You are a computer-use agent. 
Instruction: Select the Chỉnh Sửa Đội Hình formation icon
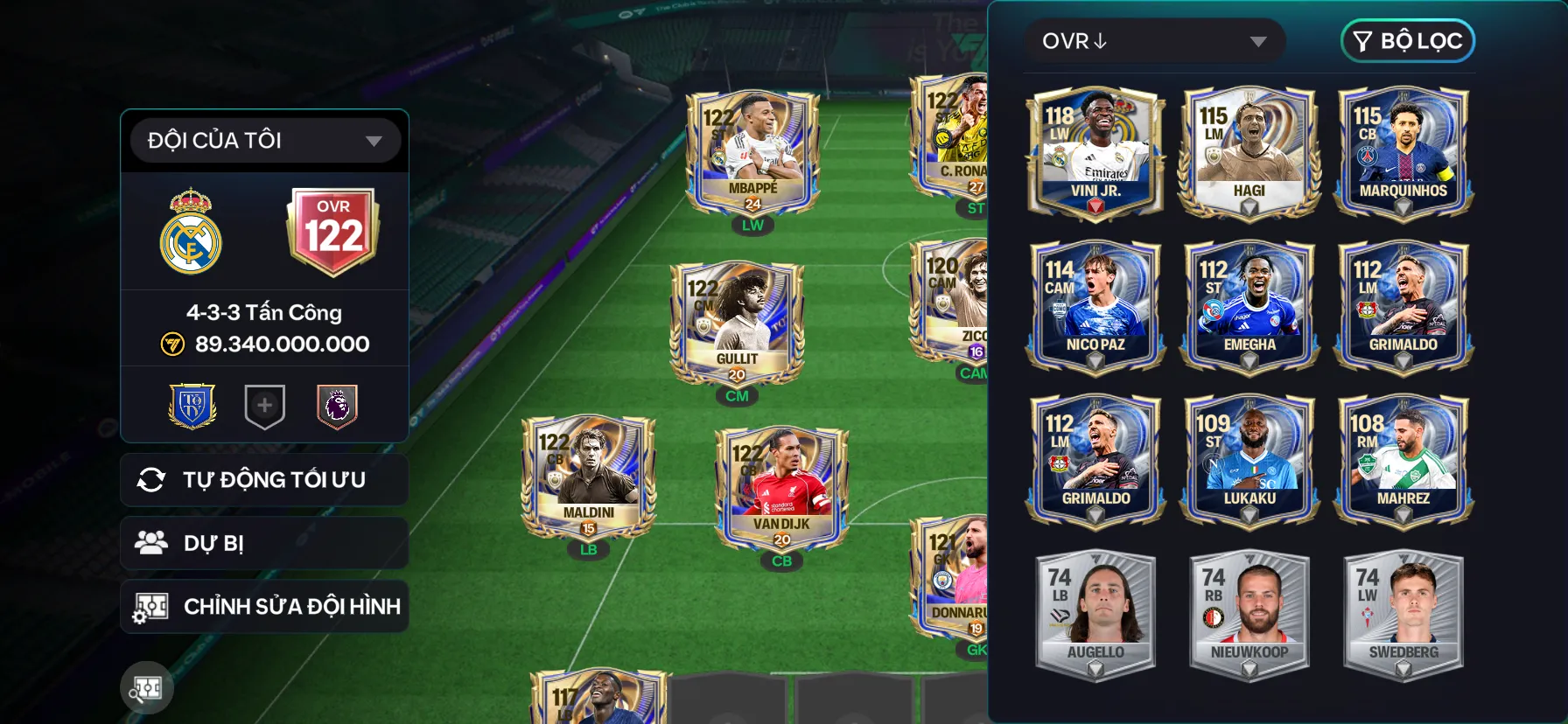pos(150,605)
